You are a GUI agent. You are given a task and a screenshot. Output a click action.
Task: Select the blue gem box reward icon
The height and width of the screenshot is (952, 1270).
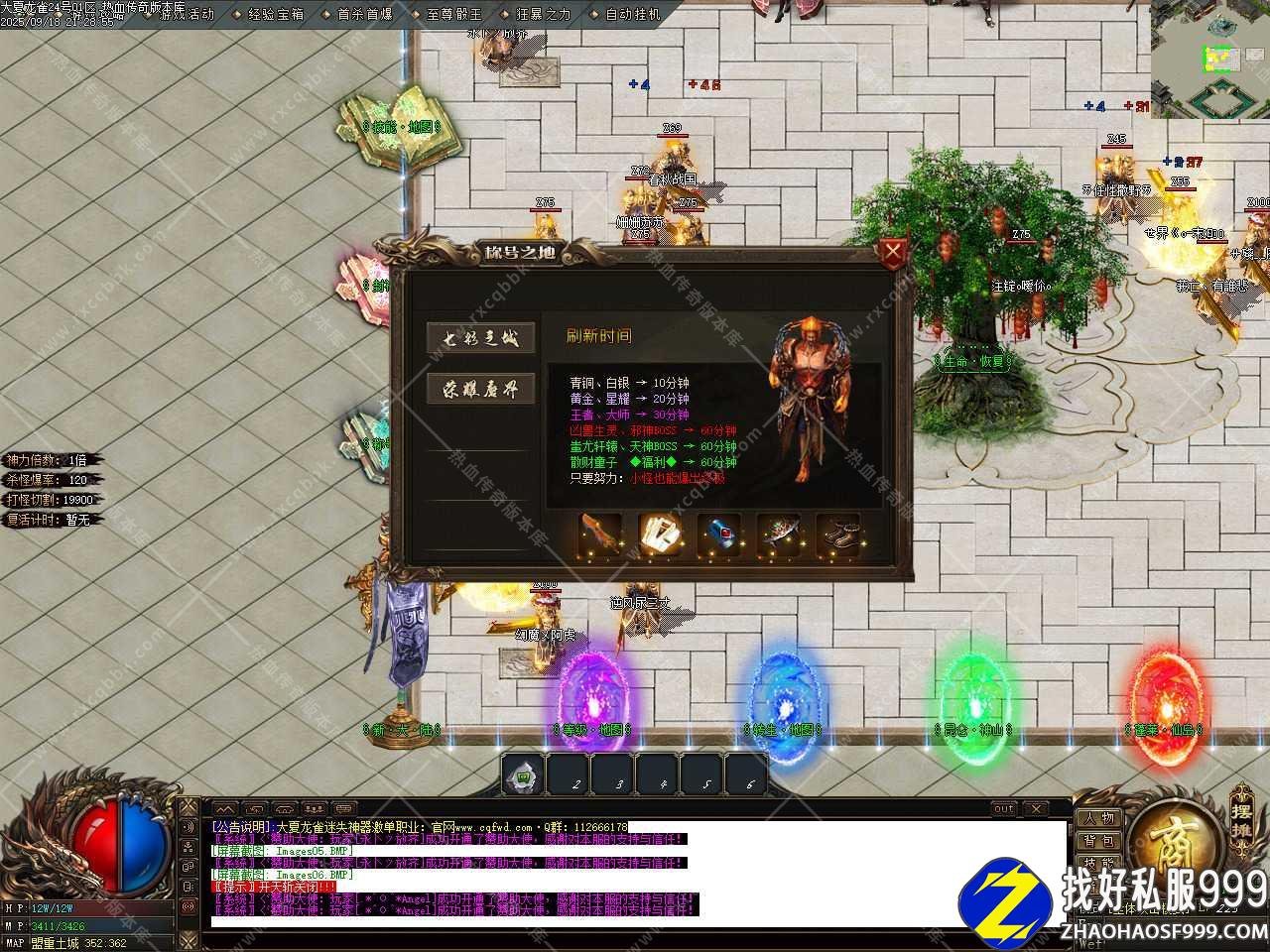click(719, 535)
